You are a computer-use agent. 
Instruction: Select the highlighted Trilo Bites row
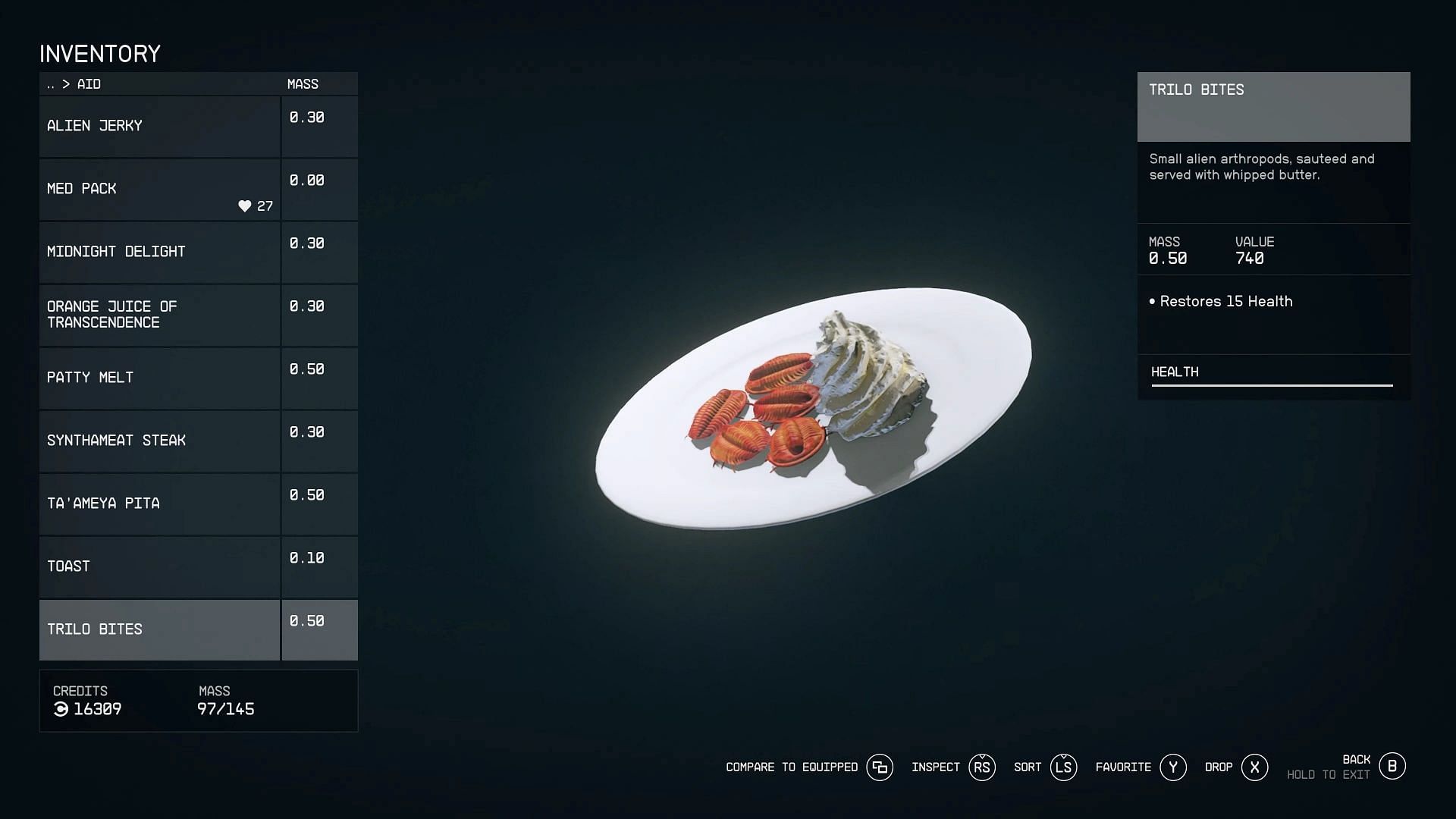159,629
